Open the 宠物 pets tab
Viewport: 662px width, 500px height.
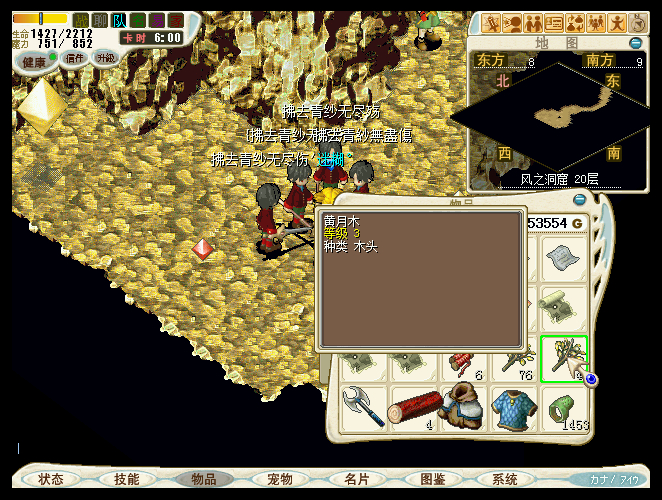(x=279, y=479)
